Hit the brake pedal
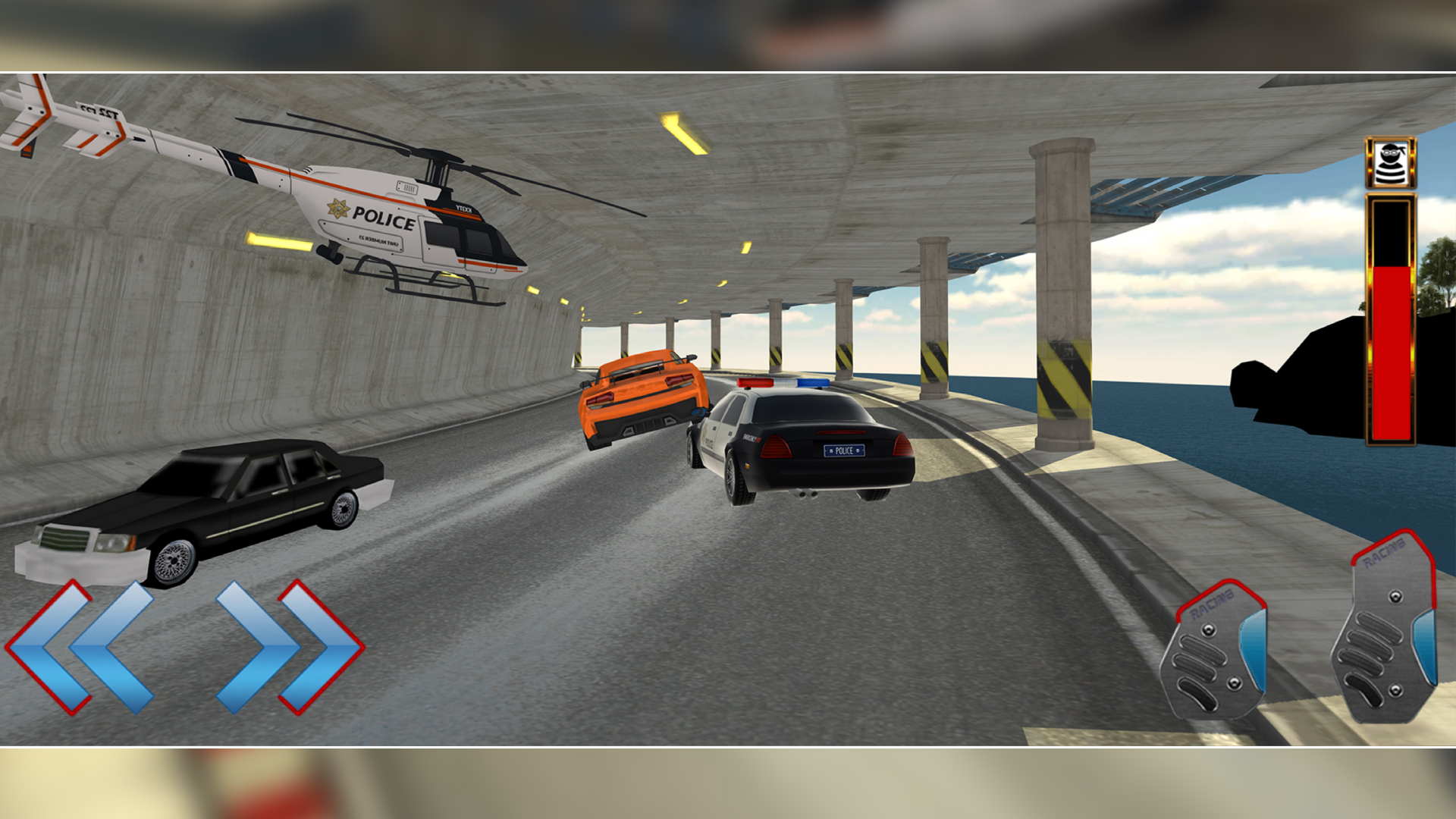Image resolution: width=1456 pixels, height=819 pixels. point(1214,652)
